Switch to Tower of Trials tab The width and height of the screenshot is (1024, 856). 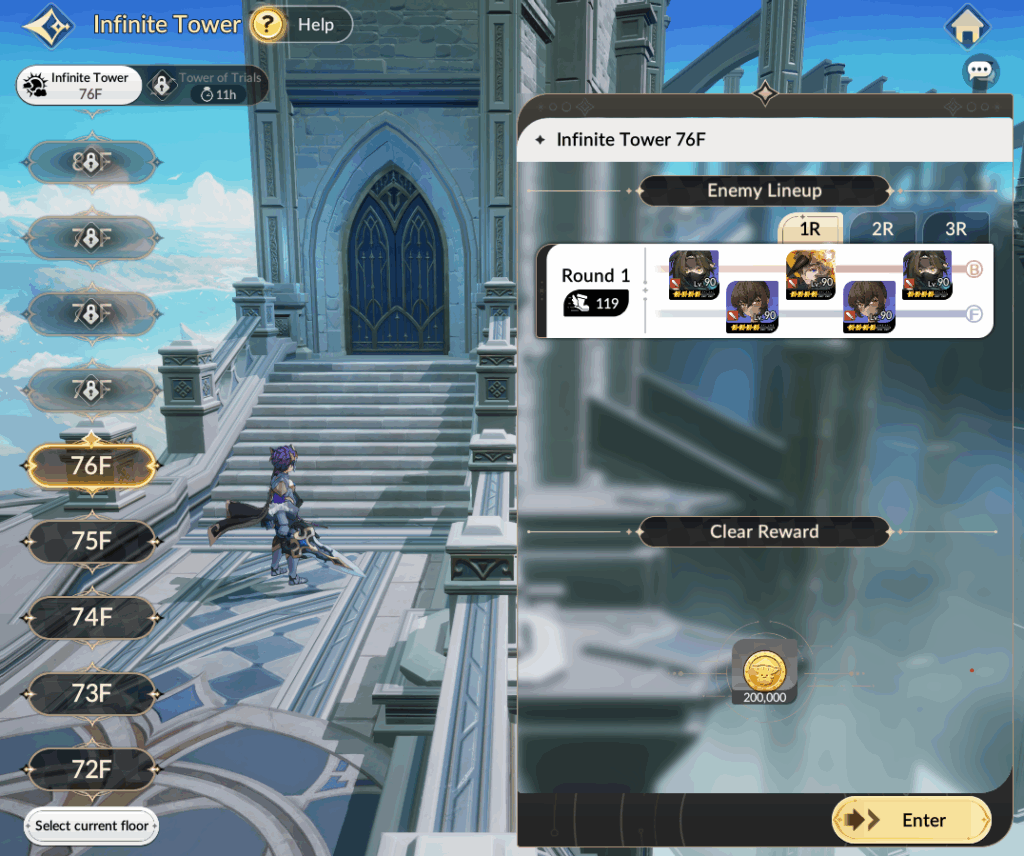208,86
